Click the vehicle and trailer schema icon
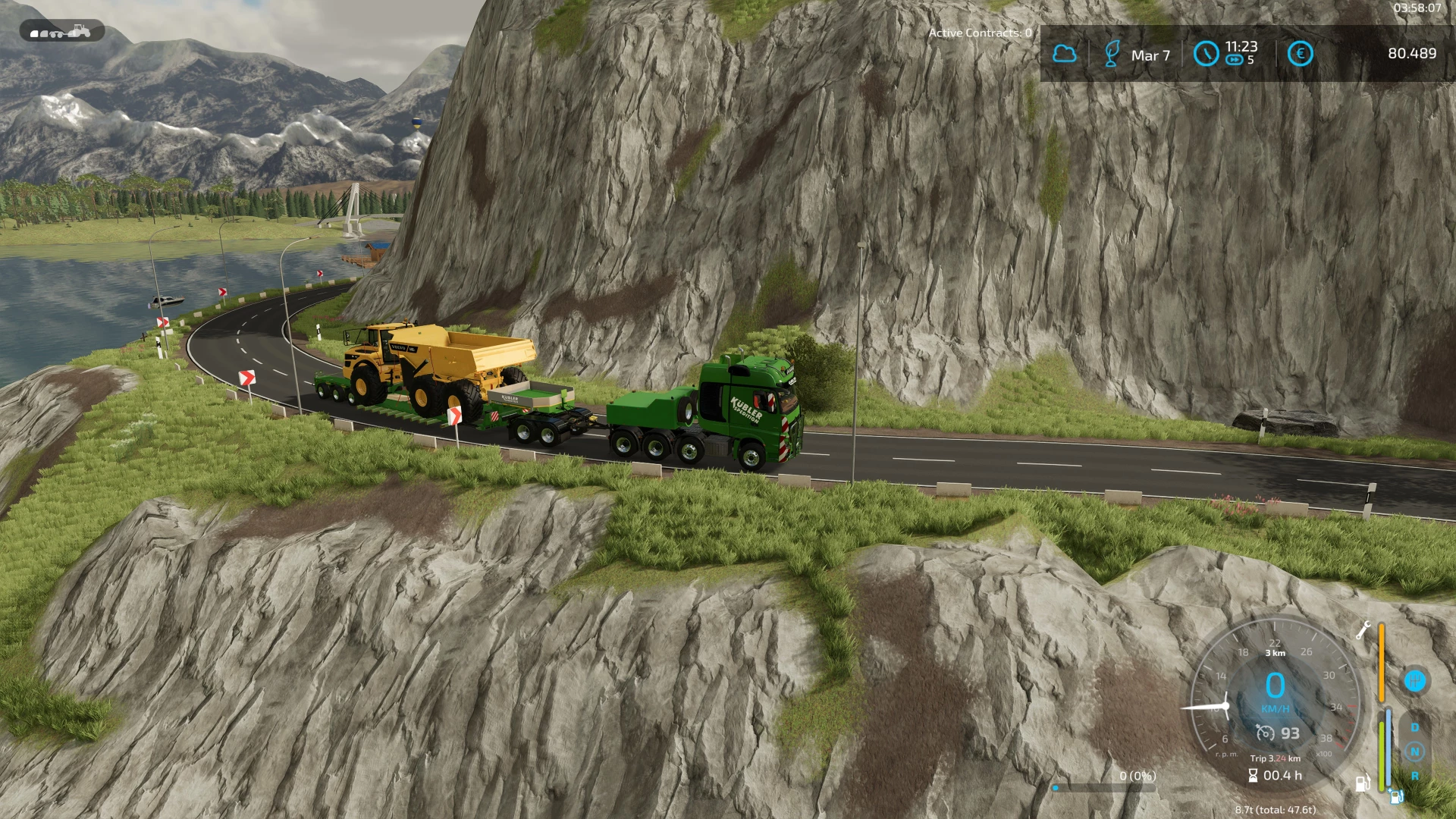Image resolution: width=1456 pixels, height=819 pixels. tap(61, 32)
